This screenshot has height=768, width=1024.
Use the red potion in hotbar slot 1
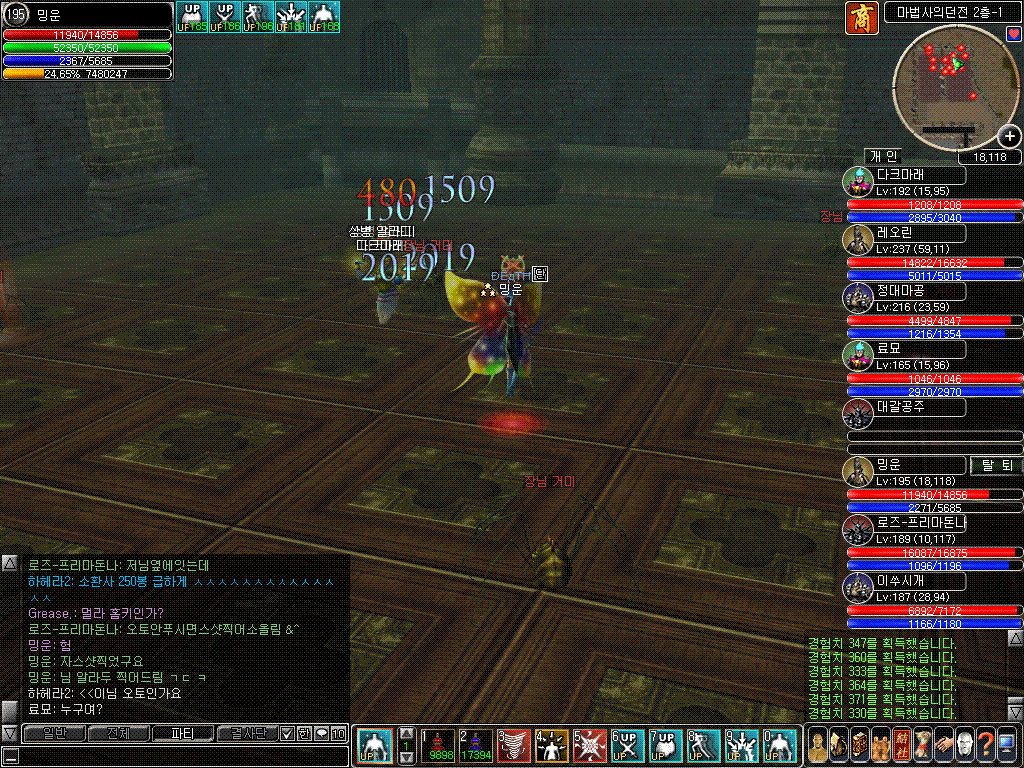click(440, 746)
